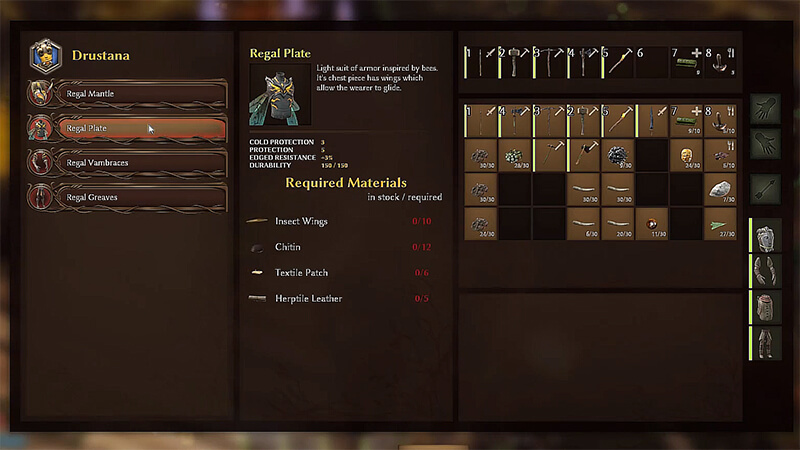The image size is (800, 450).
Task: Select the equipped leg armor slot
Action: click(x=765, y=342)
